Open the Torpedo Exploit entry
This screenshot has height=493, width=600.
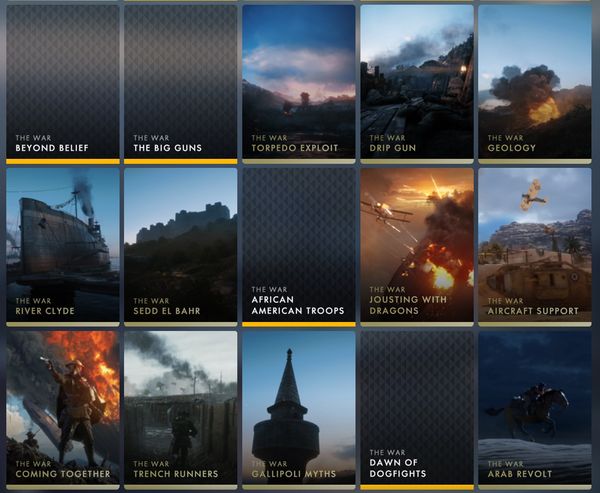(x=298, y=82)
